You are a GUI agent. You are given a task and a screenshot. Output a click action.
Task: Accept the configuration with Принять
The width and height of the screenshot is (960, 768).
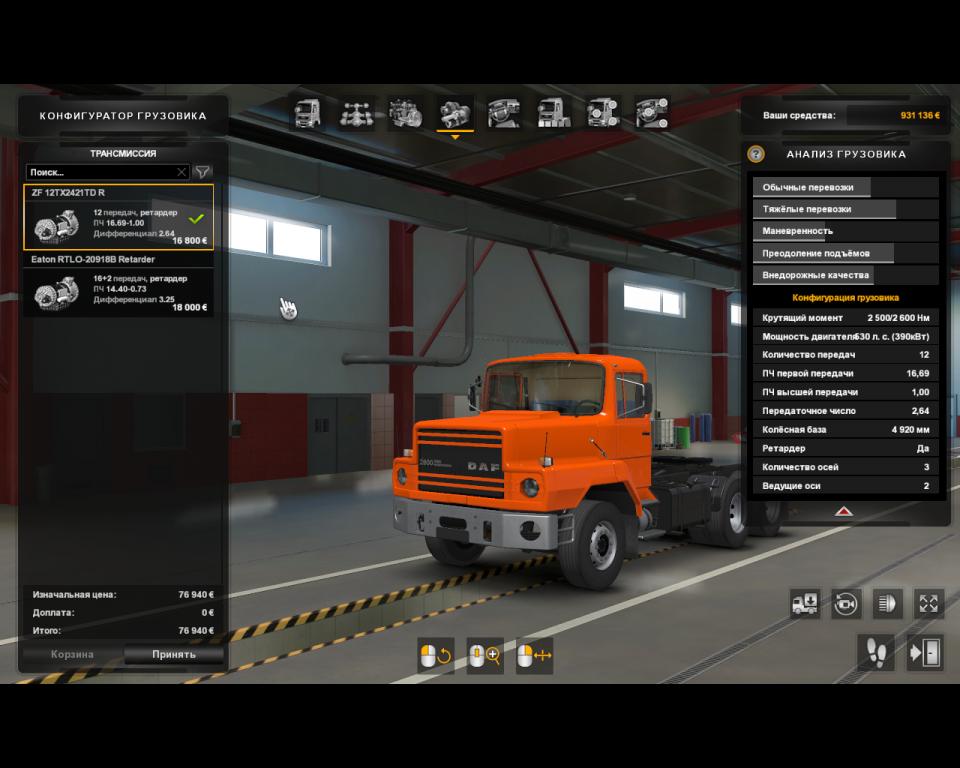174,655
